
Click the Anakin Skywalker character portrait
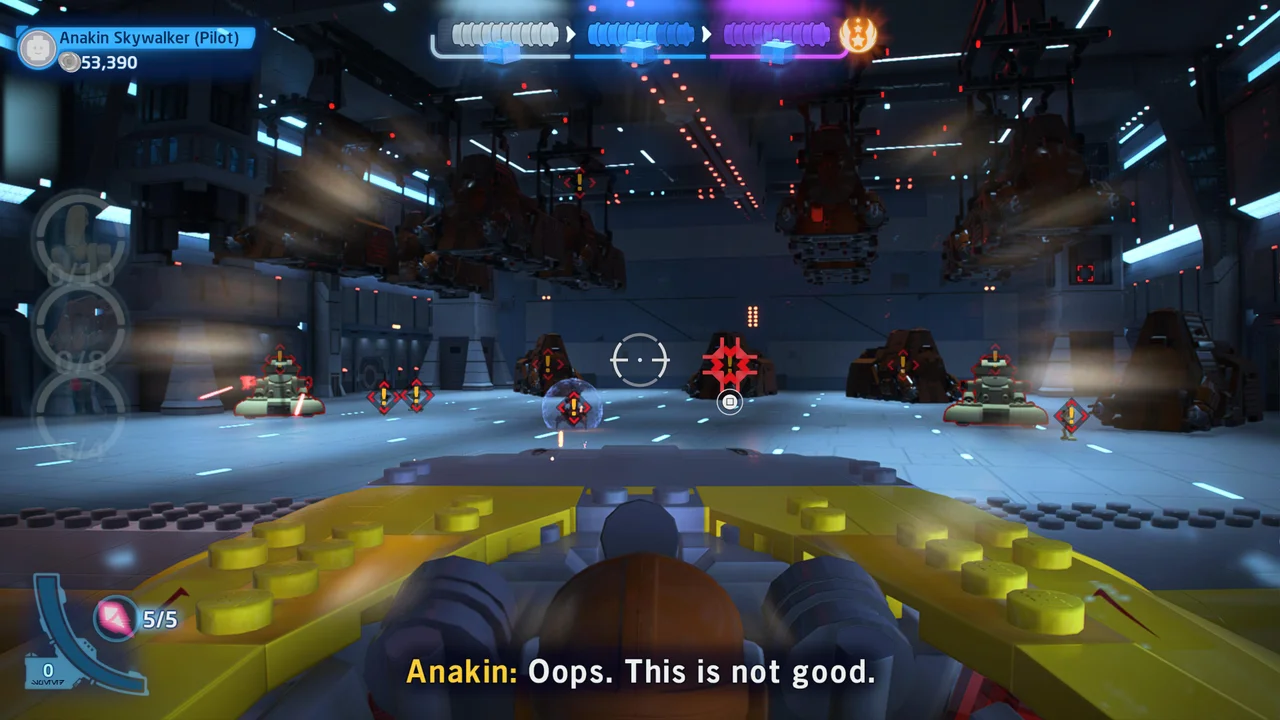tap(36, 44)
